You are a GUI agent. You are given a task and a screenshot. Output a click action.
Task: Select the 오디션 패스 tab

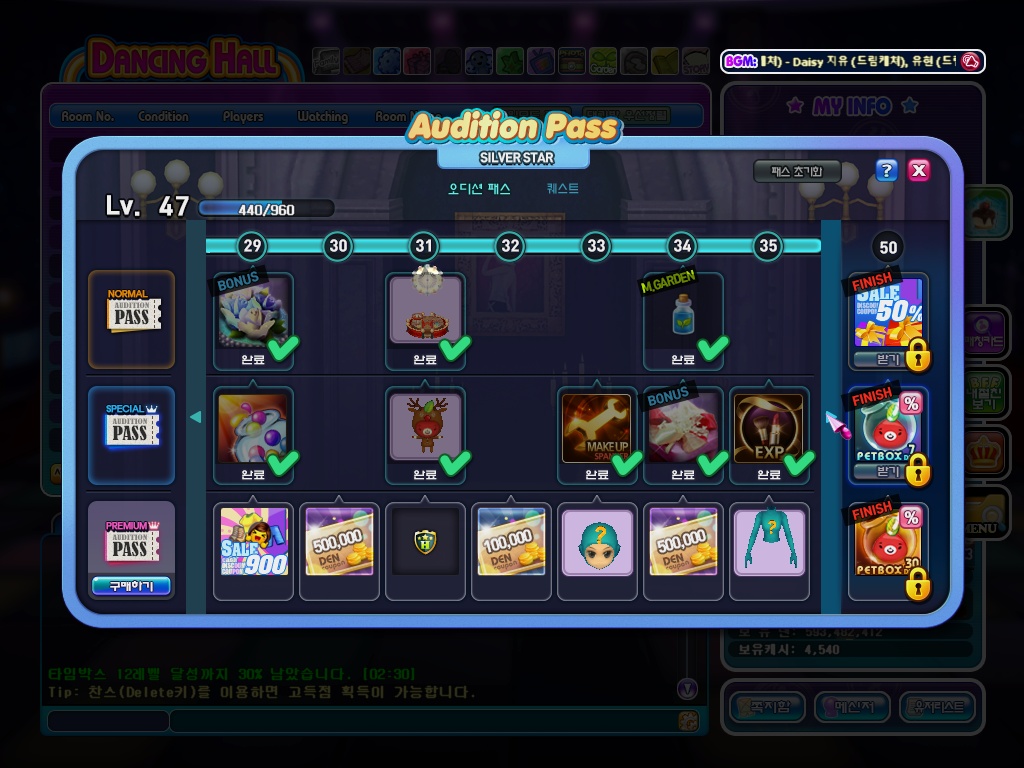coord(479,188)
